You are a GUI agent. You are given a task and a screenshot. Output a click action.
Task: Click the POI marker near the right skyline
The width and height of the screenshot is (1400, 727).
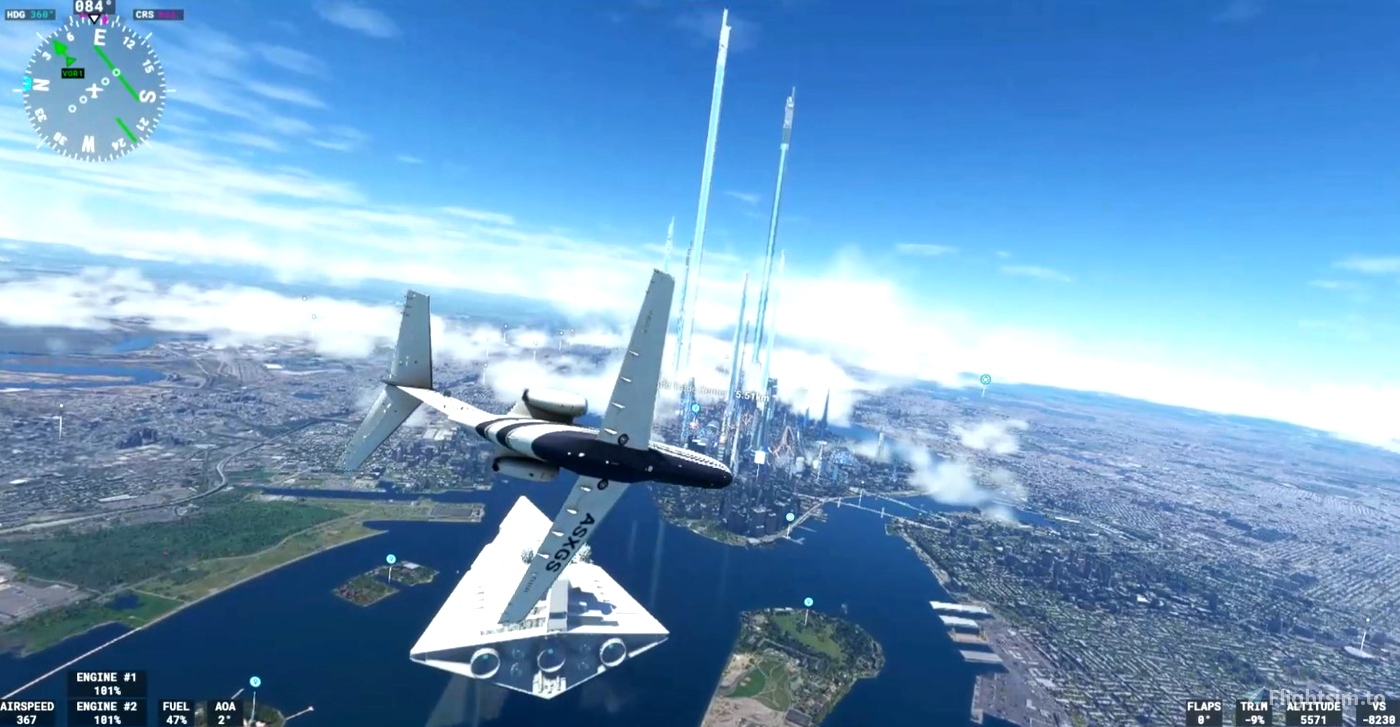986,379
